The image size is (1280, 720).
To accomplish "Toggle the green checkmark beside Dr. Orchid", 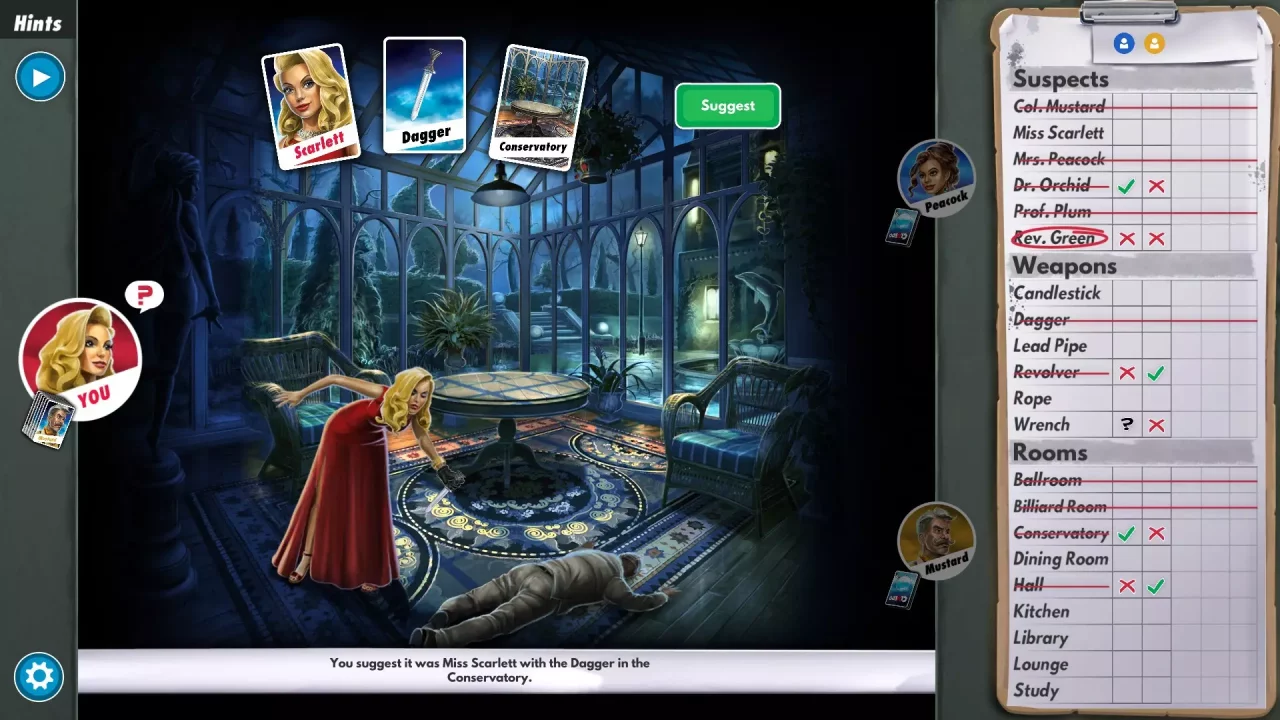I will (1127, 185).
